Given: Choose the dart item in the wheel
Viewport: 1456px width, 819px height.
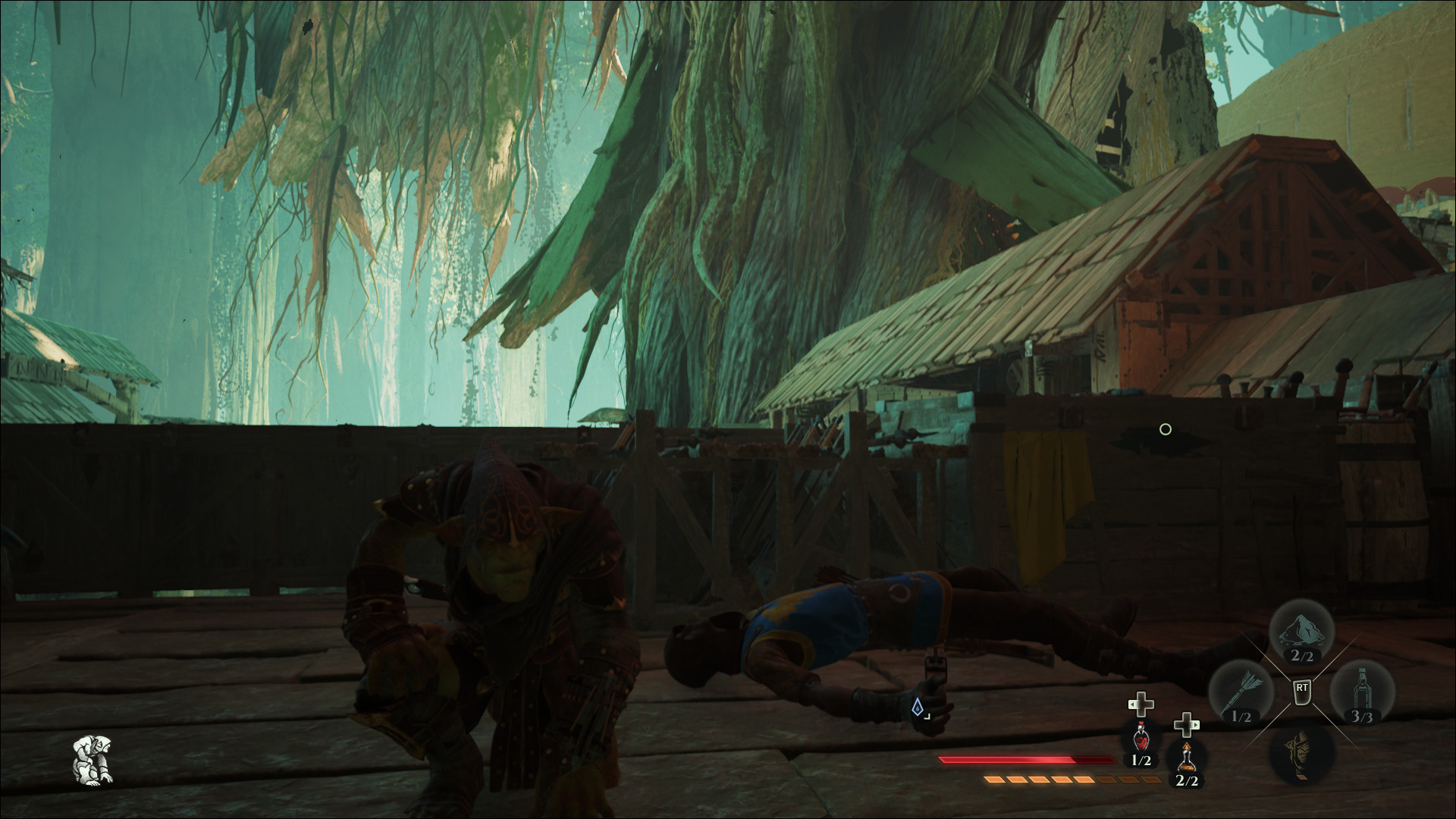Looking at the screenshot, I should [1241, 692].
